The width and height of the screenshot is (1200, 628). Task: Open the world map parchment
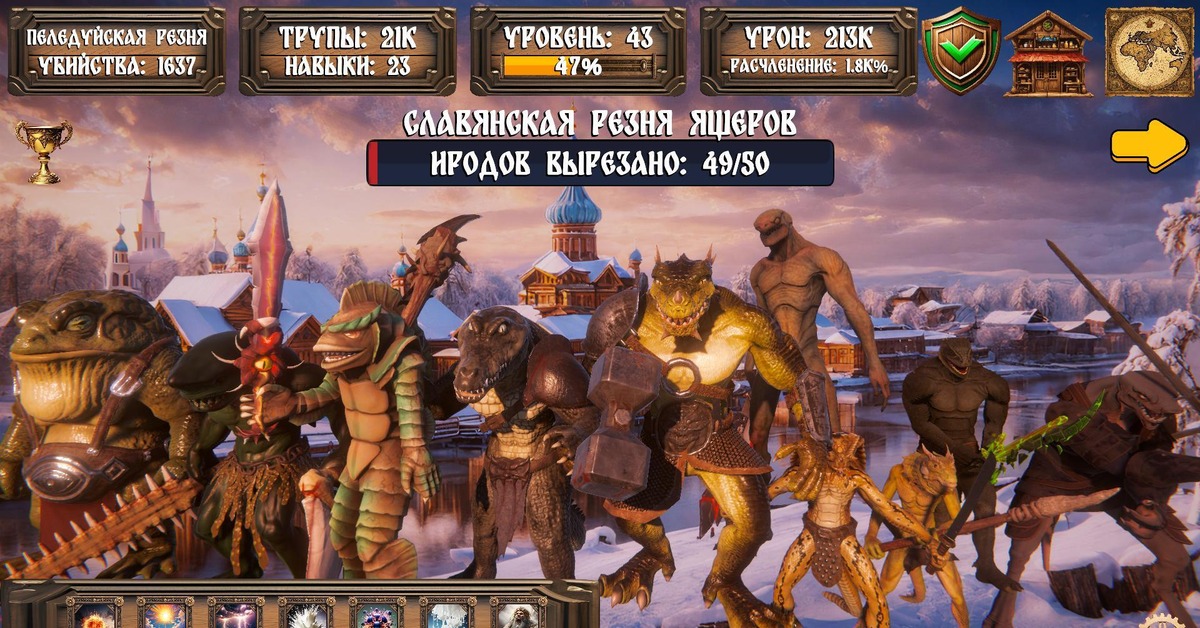pyautogui.click(x=1149, y=52)
